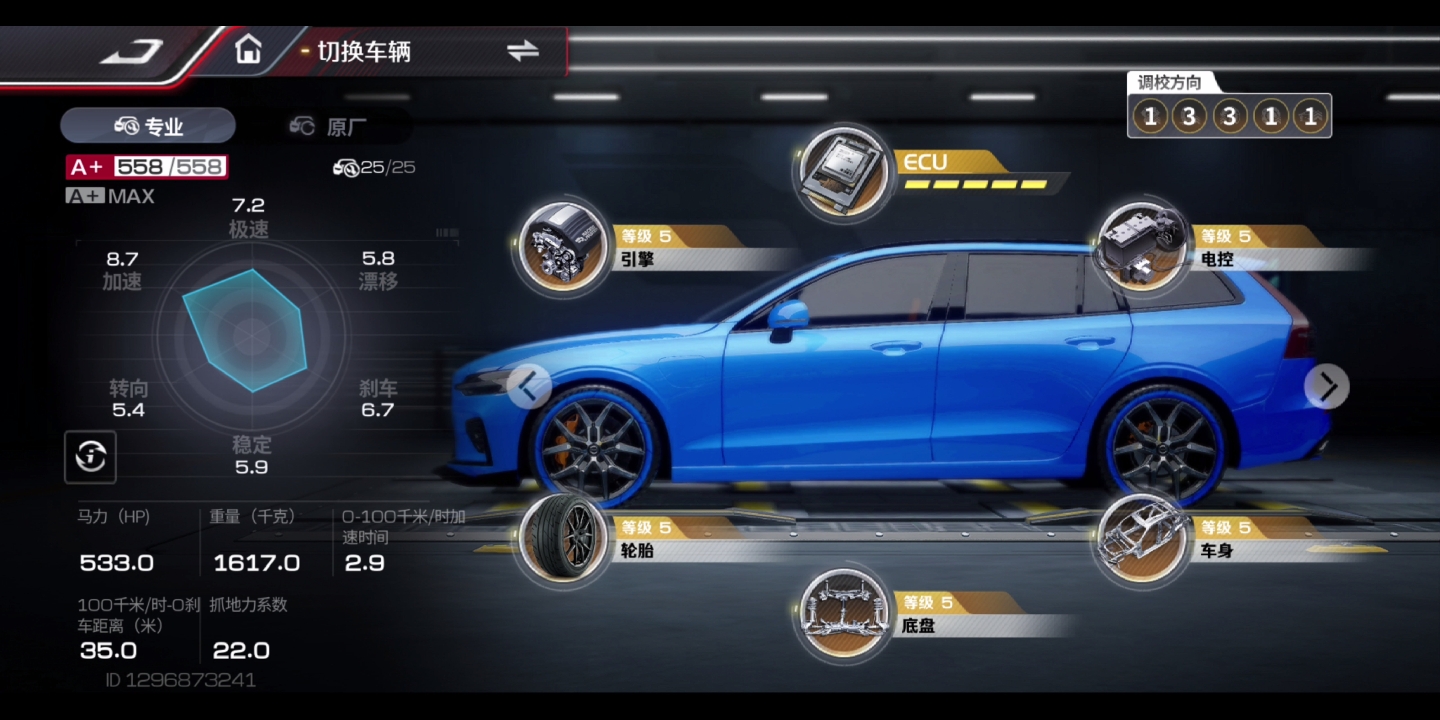The width and height of the screenshot is (1440, 720).
Task: Return to the home screen
Action: tap(247, 49)
